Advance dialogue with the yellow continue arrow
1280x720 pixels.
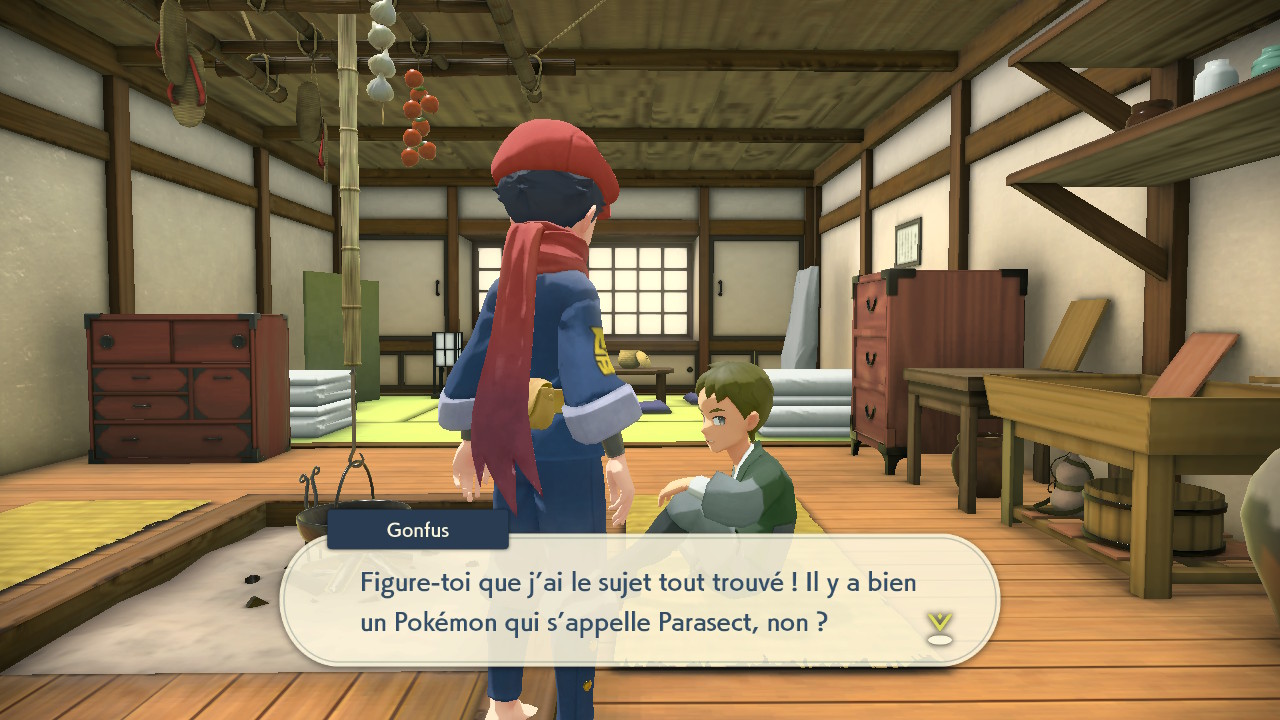[x=939, y=627]
